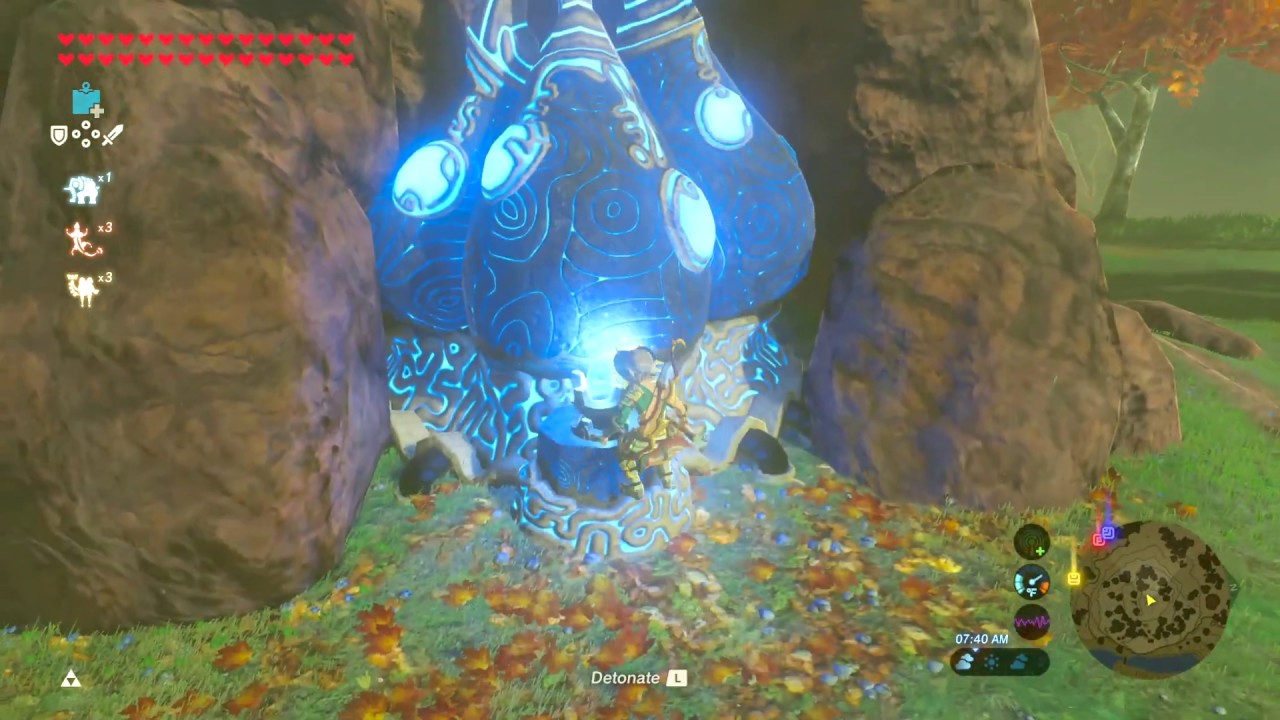The height and width of the screenshot is (720, 1280).
Task: Activate the blue elephant champion ability
Action: pyautogui.click(x=81, y=188)
